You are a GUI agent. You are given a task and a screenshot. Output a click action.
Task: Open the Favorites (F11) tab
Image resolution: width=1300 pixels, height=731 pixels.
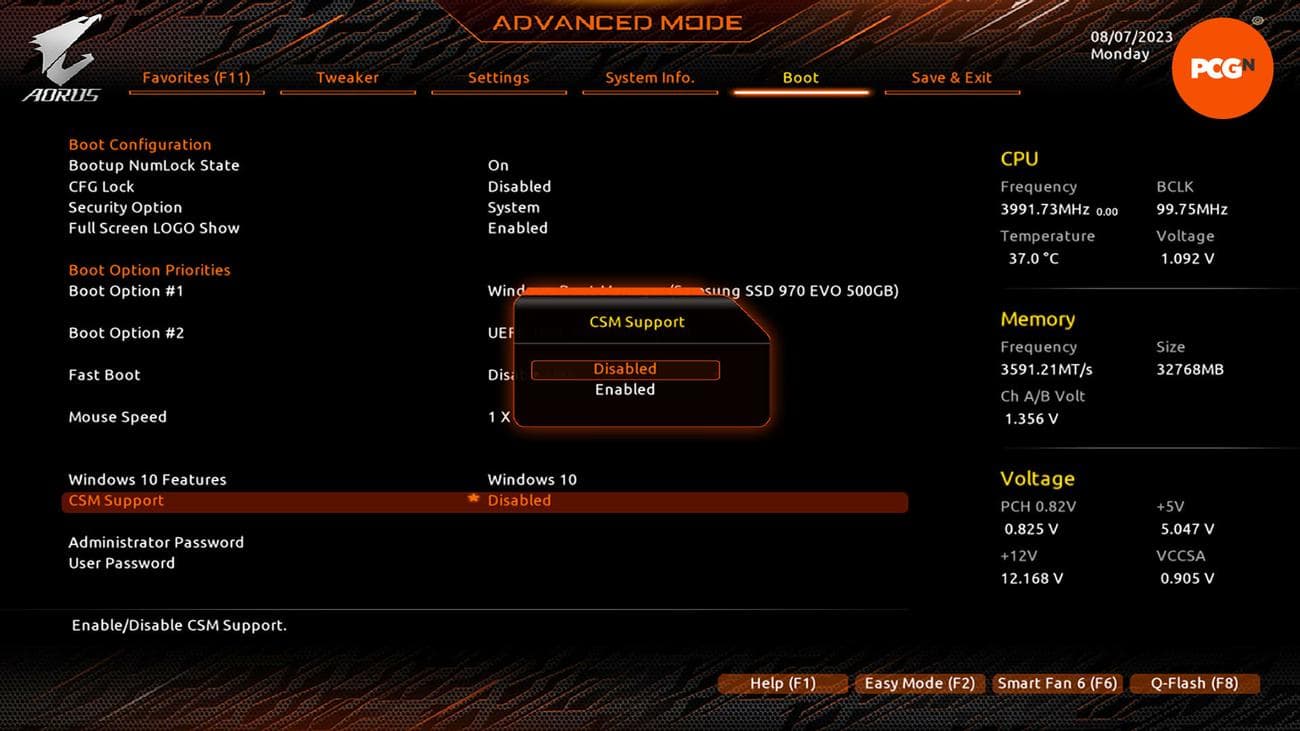point(196,77)
